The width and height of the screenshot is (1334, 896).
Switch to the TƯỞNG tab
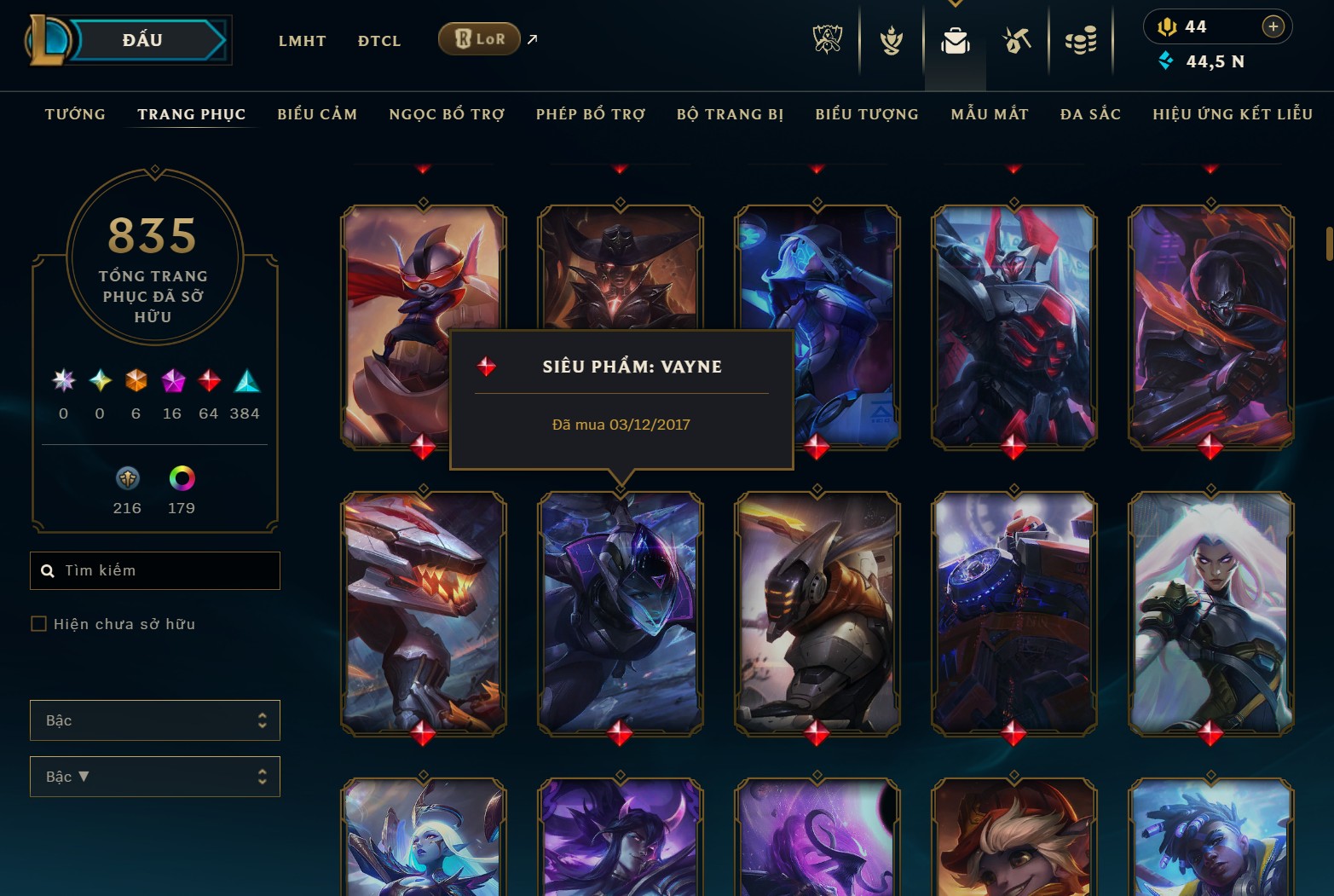(75, 113)
